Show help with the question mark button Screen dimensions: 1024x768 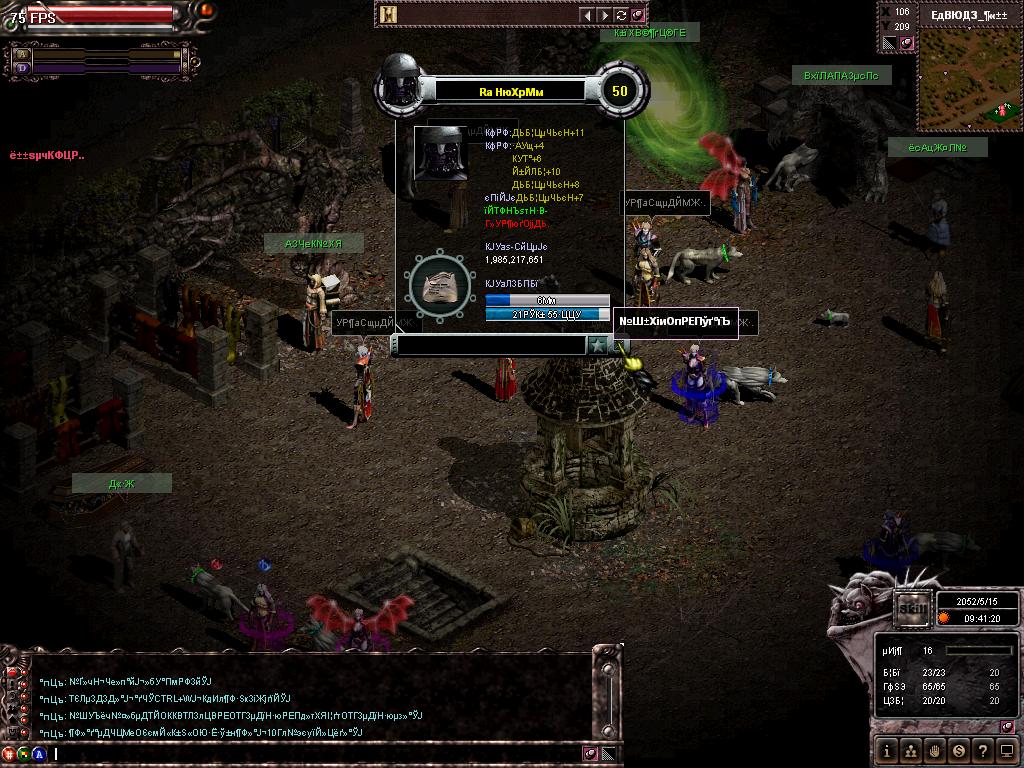coord(983,749)
